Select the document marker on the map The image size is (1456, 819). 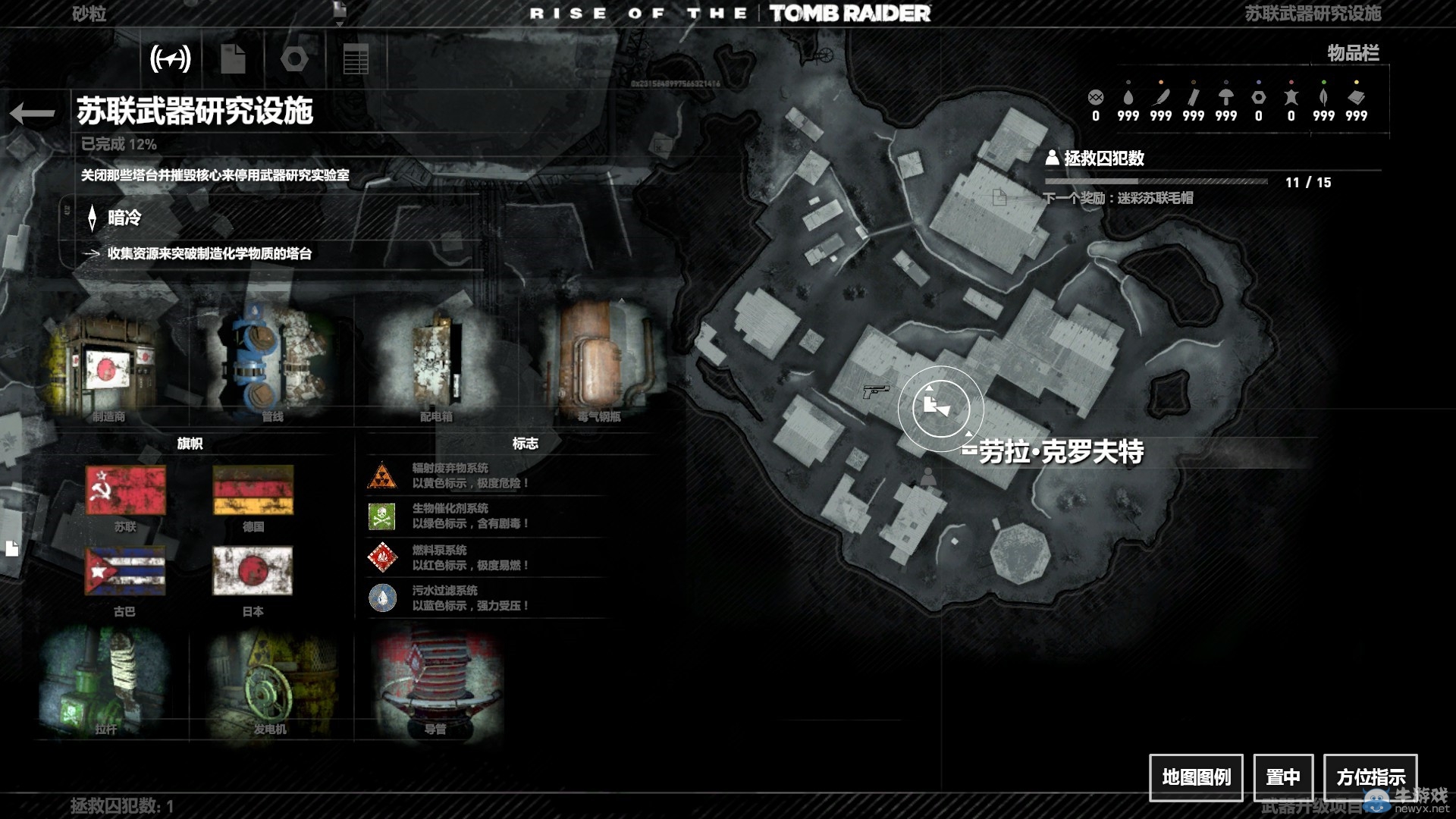999,198
